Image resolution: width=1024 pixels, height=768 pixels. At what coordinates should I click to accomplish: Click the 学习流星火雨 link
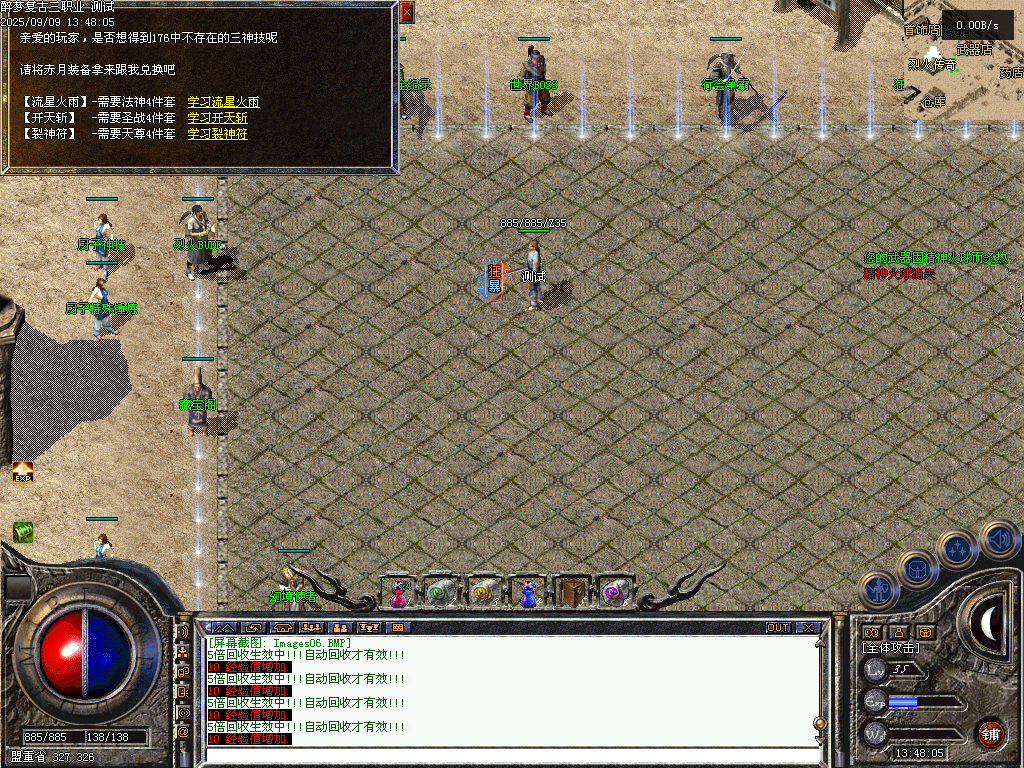[223, 102]
